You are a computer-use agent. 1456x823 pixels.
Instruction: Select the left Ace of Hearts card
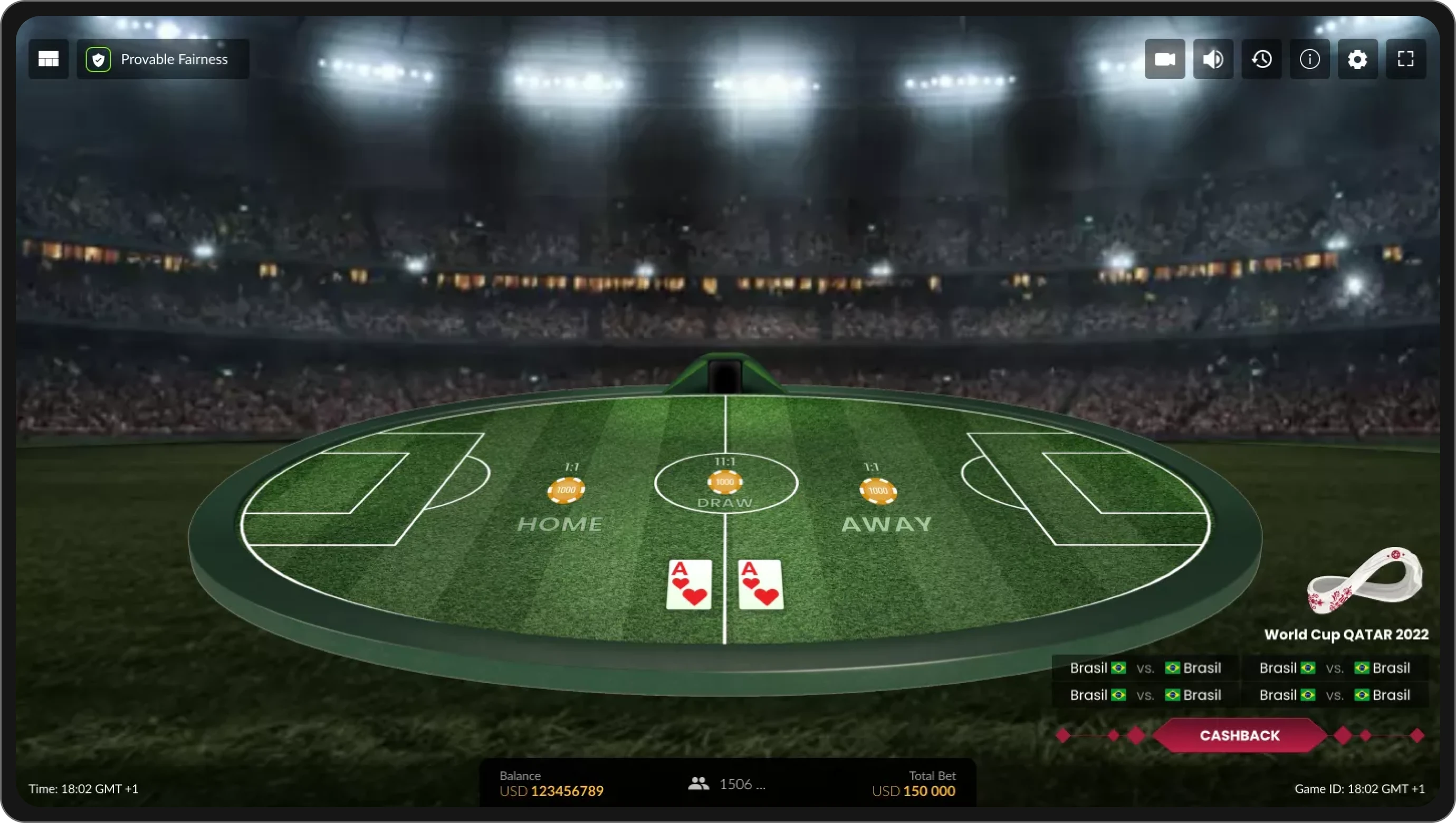click(x=688, y=585)
